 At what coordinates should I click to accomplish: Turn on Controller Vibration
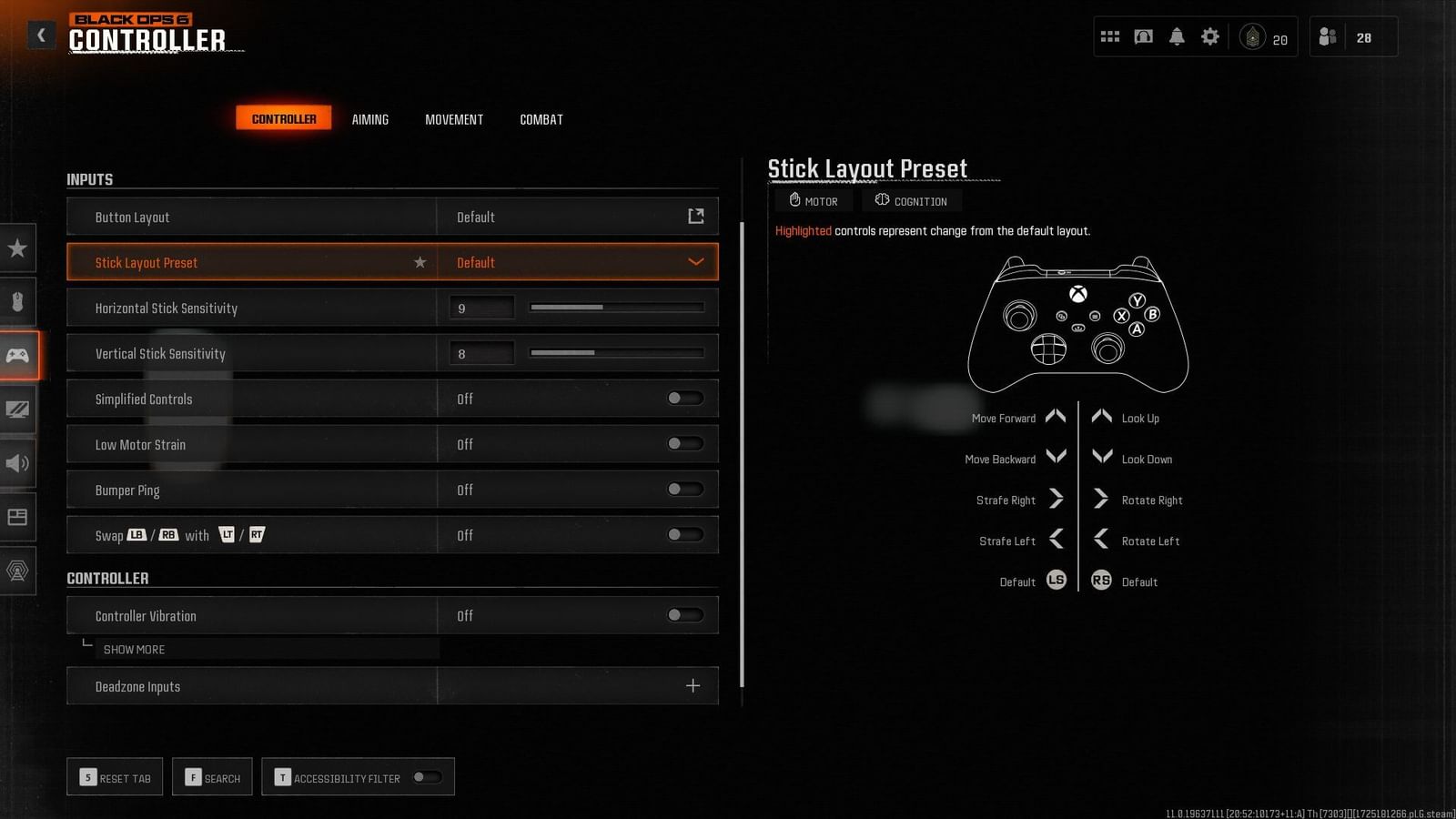(x=683, y=615)
